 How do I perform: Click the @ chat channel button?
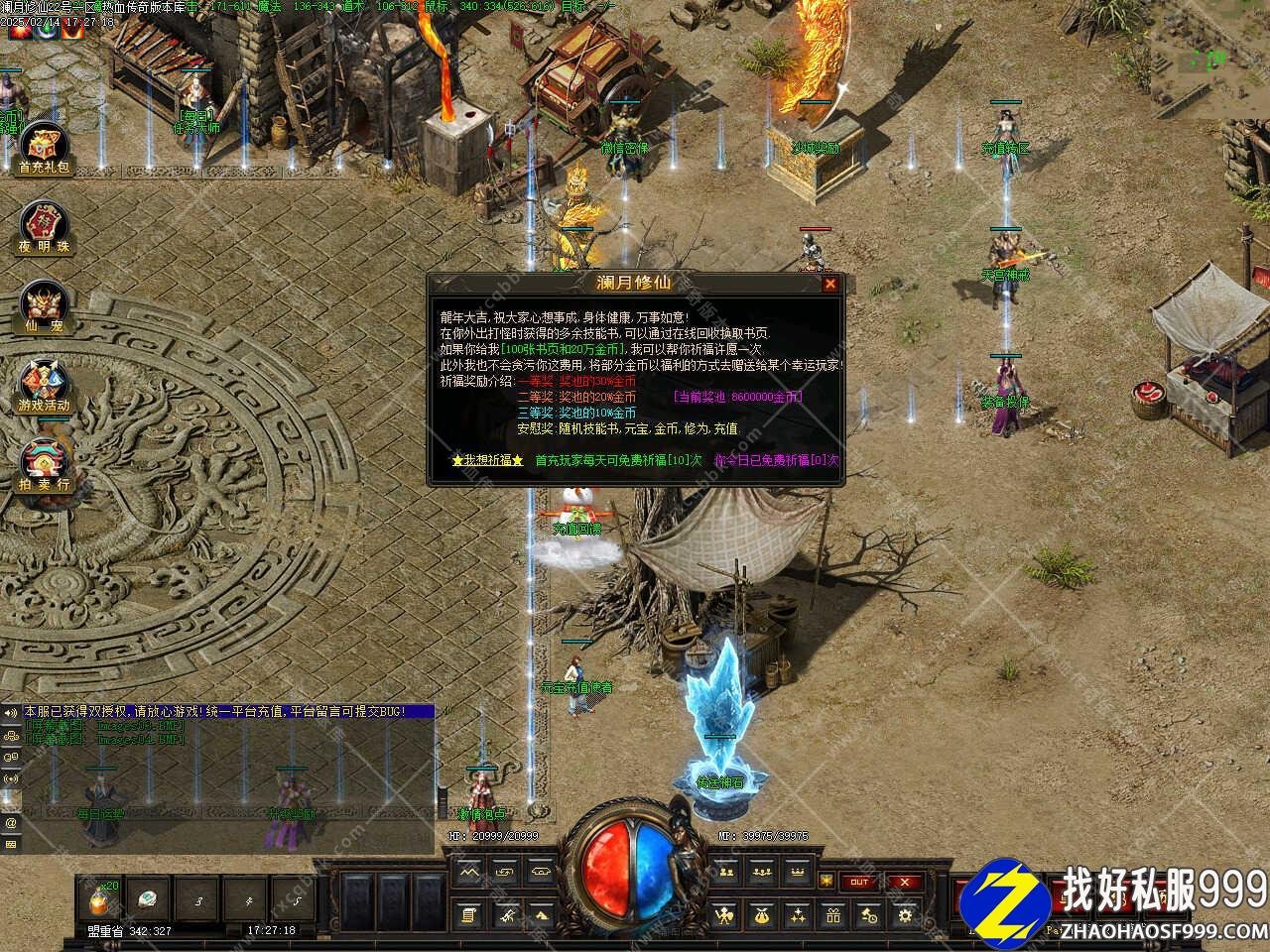[x=11, y=823]
